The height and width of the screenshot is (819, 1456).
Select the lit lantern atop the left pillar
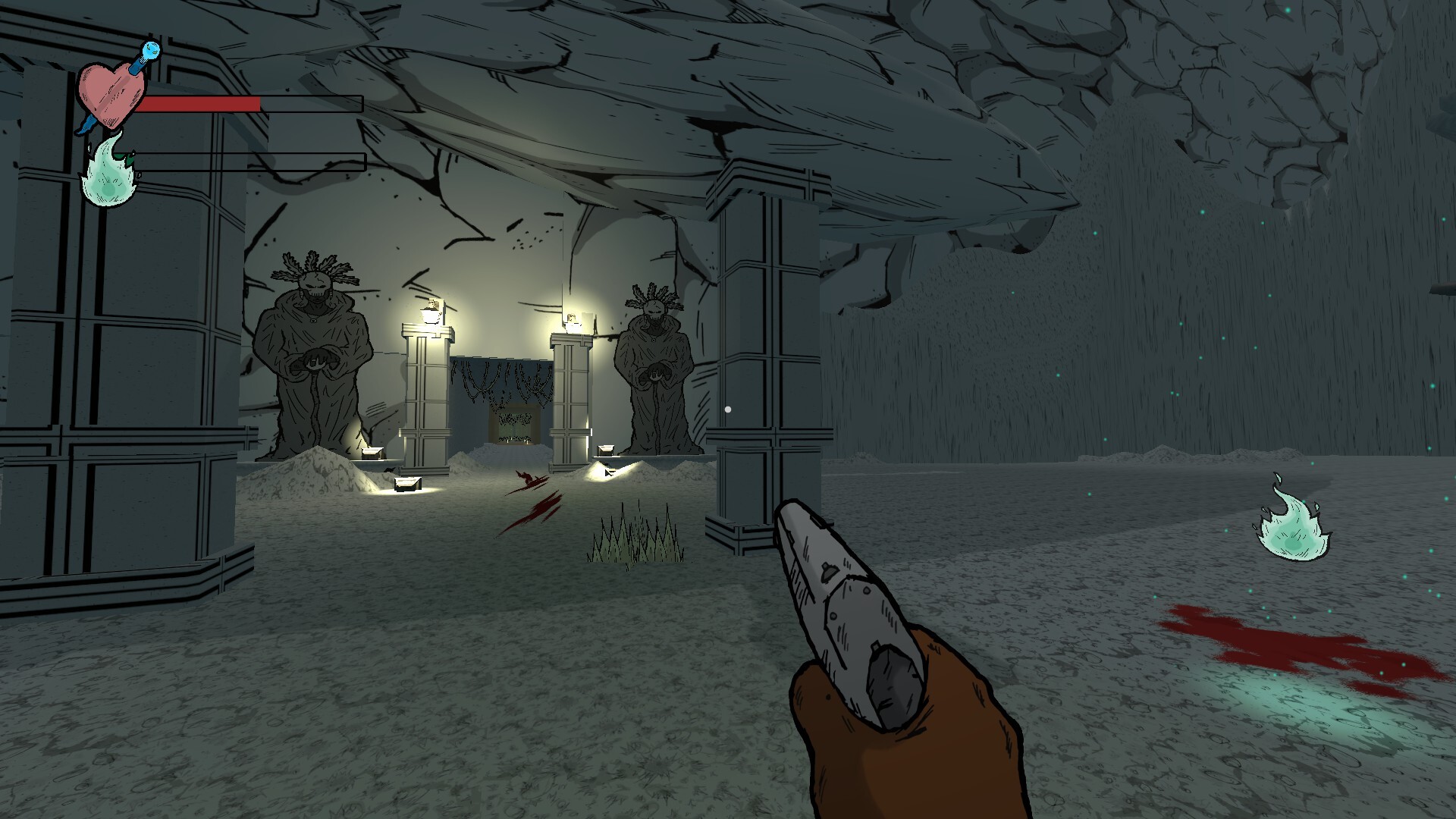point(430,311)
